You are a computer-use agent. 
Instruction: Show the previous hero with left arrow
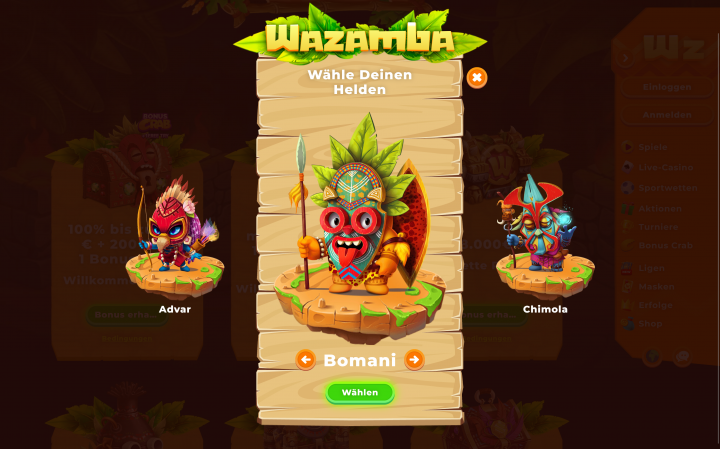point(306,359)
